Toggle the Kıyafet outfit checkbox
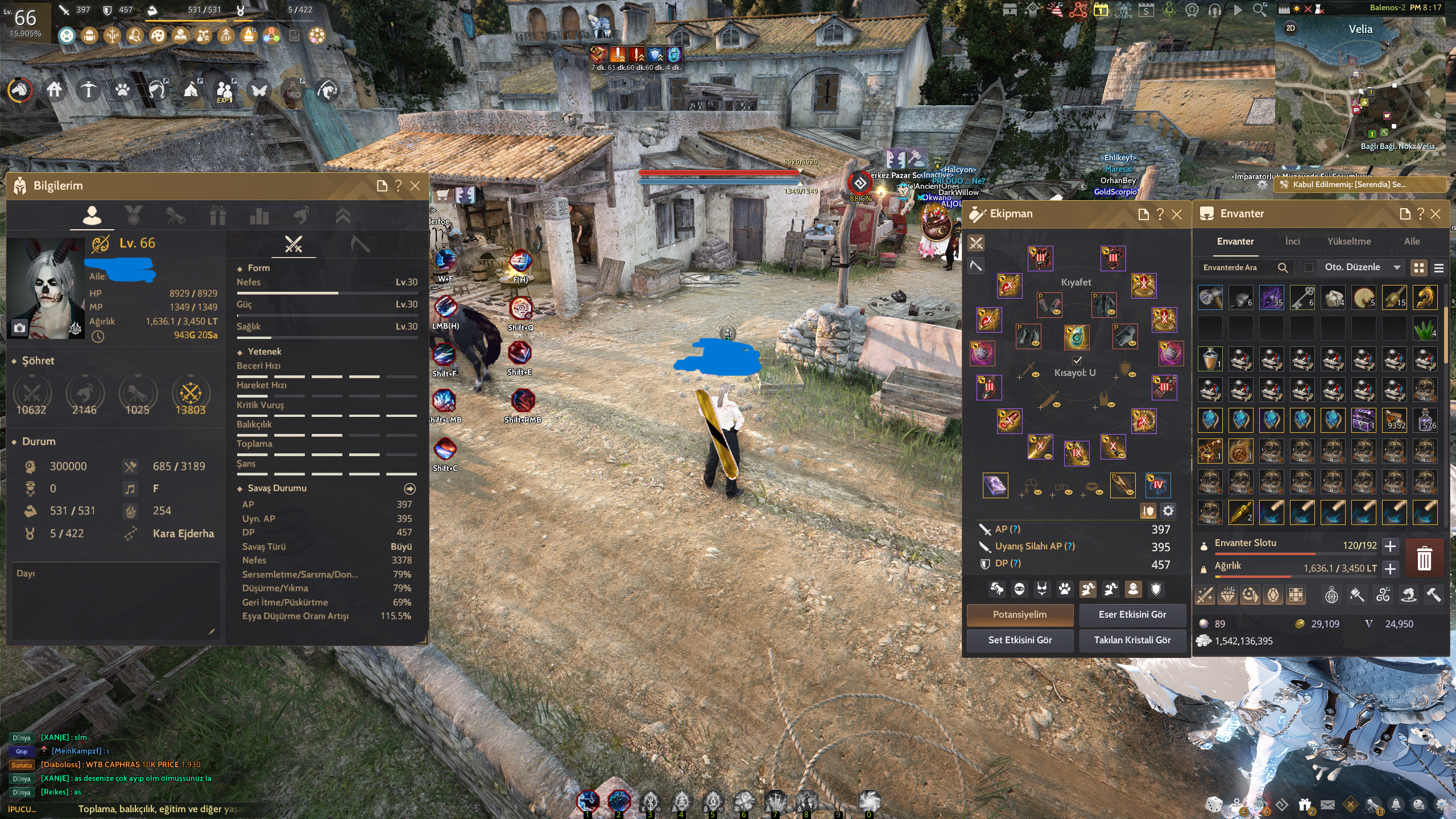 pyautogui.click(x=1077, y=361)
